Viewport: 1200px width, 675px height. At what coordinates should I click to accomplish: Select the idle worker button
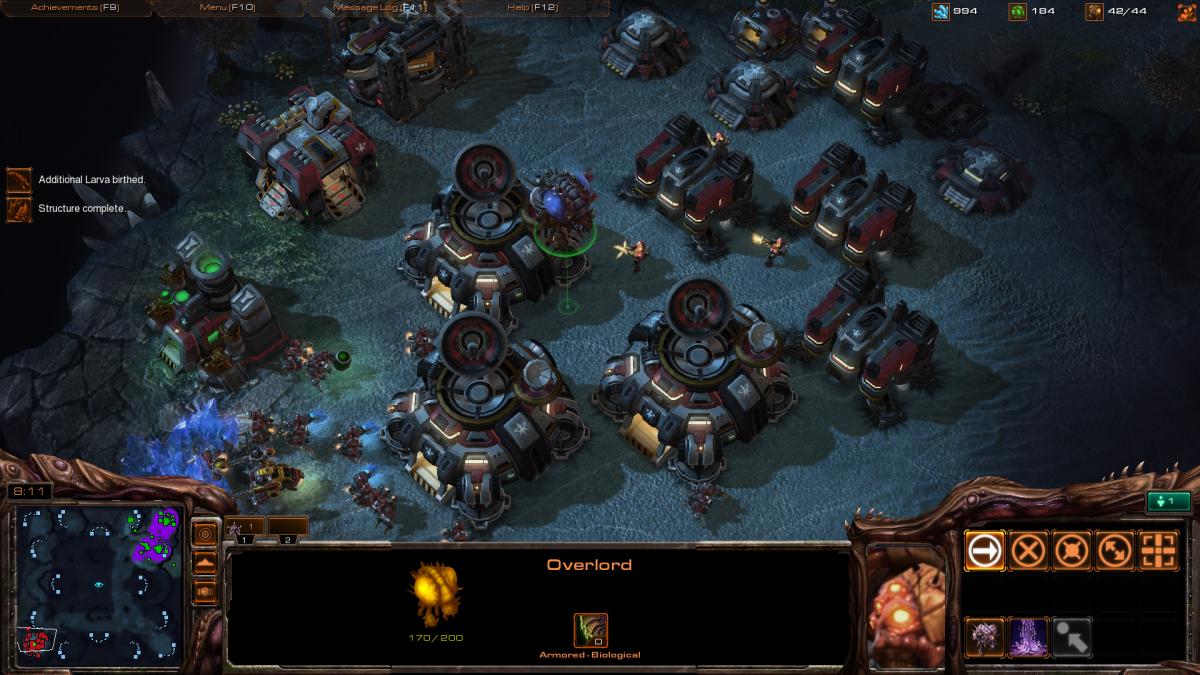1168,502
